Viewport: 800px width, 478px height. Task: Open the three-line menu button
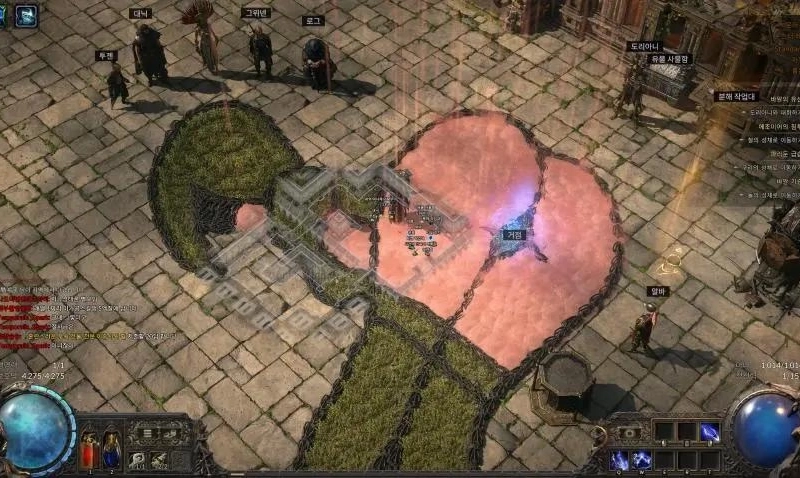tap(147, 434)
